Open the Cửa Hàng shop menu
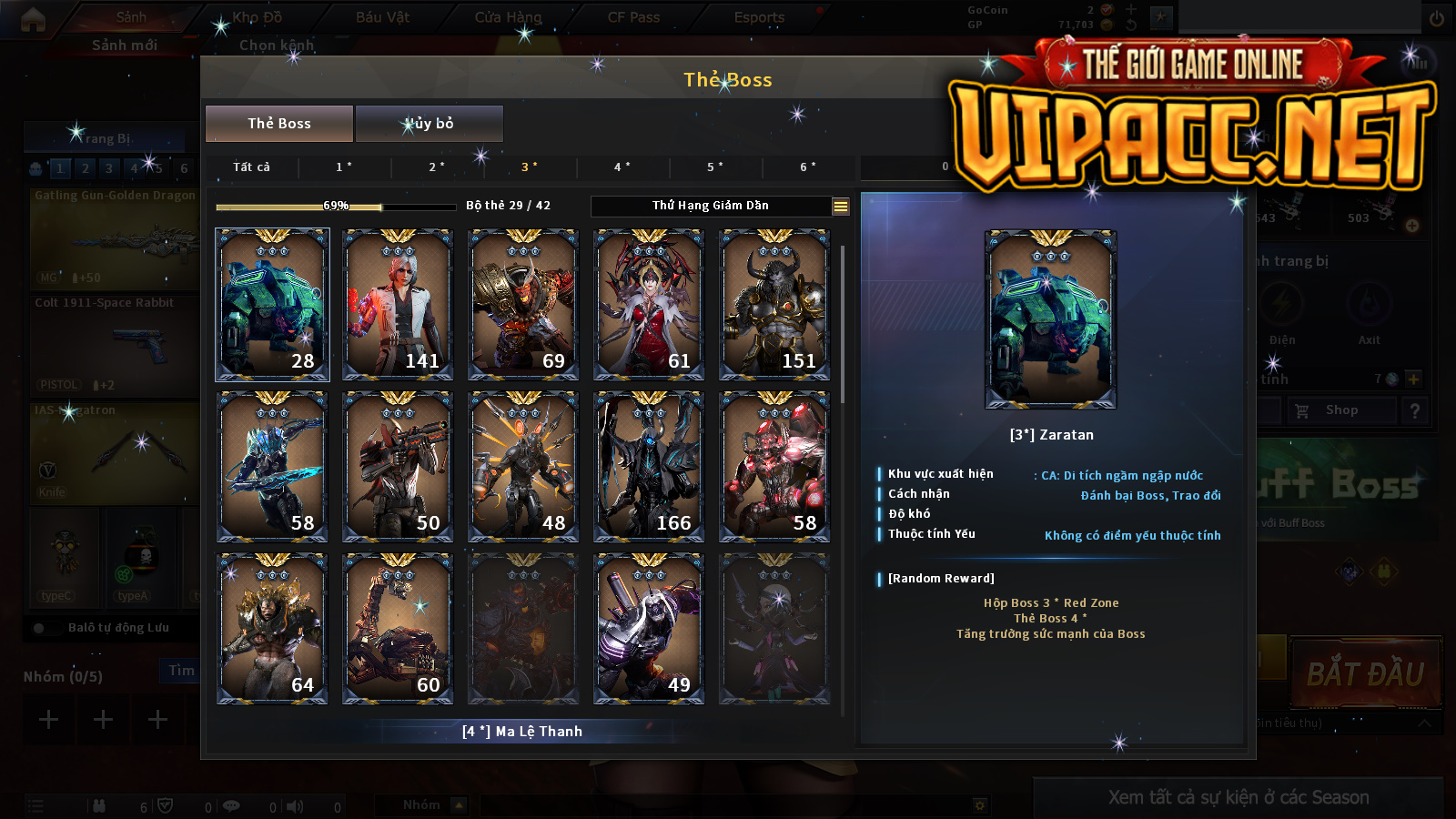The width and height of the screenshot is (1456, 819). pyautogui.click(x=508, y=17)
